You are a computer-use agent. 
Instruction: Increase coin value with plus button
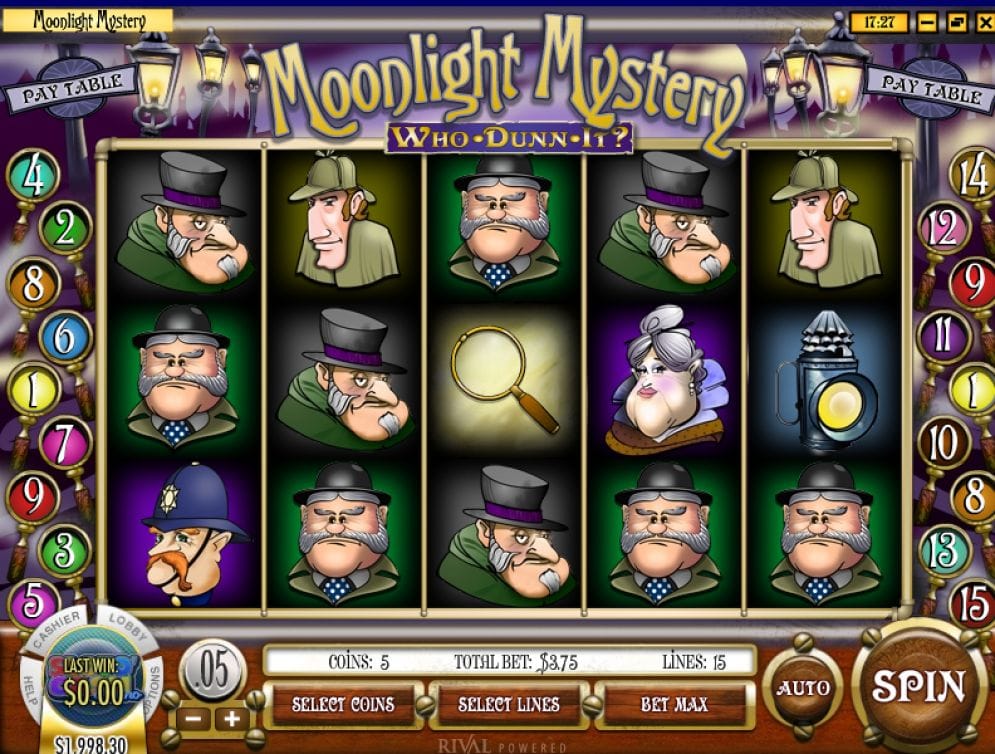[x=232, y=718]
